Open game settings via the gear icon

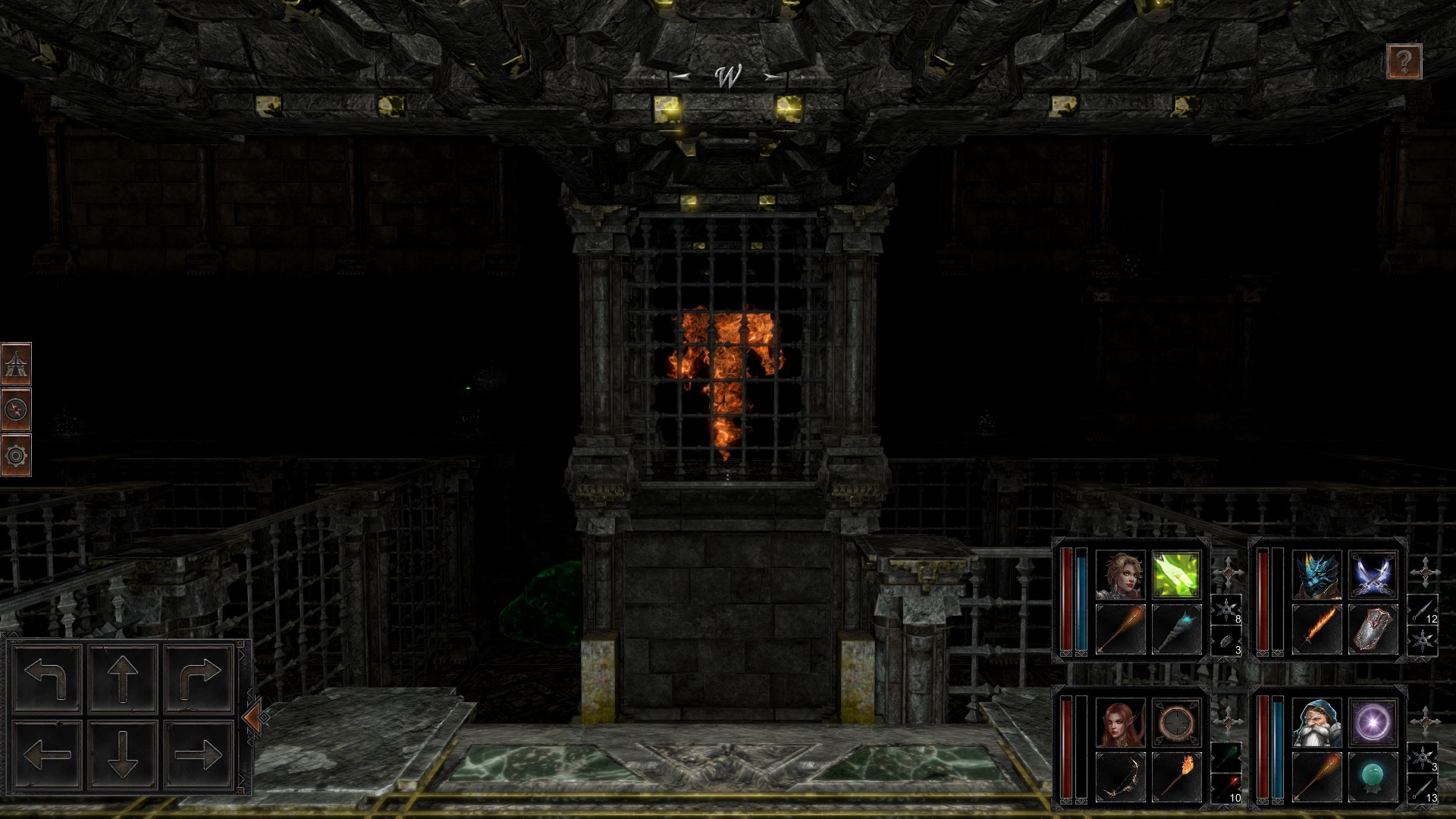click(x=17, y=457)
